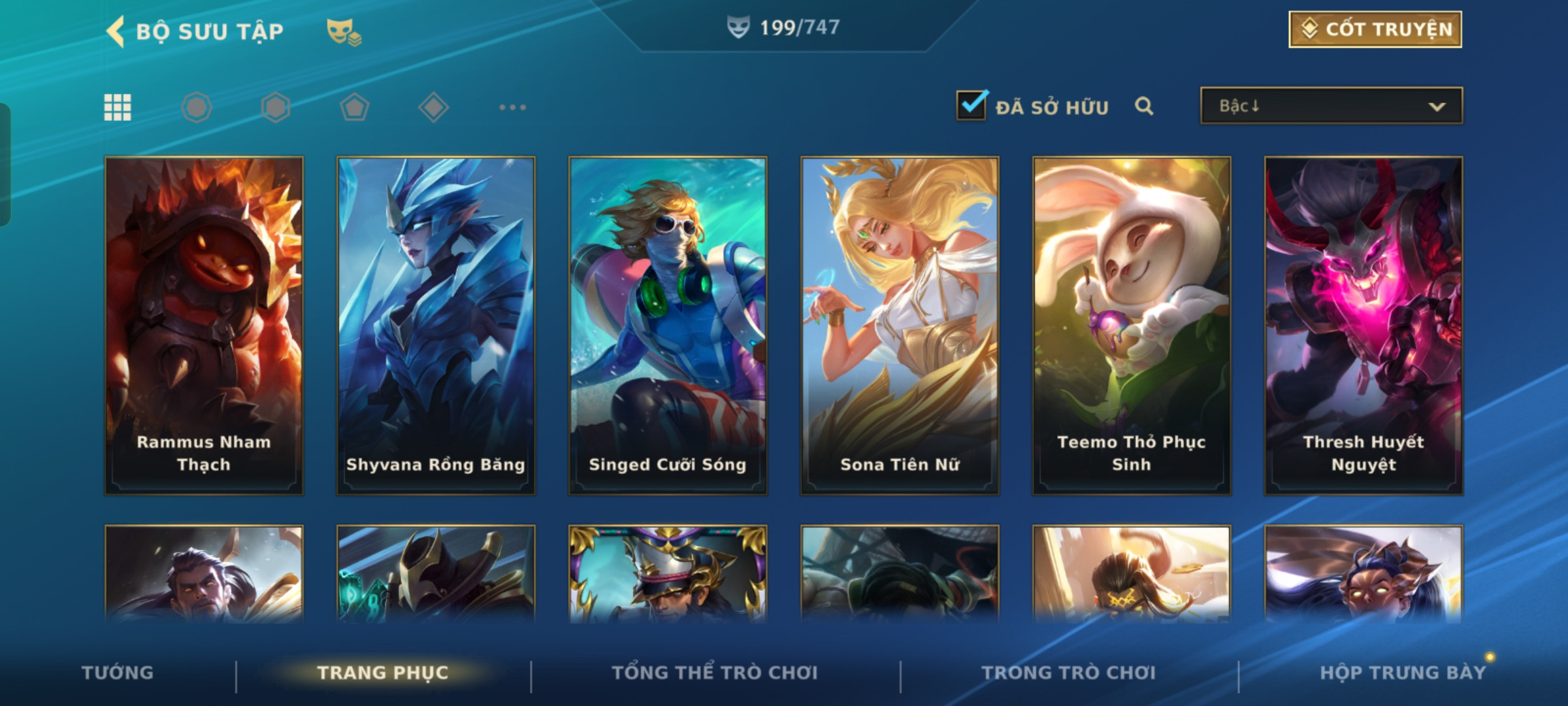Go back from Bộ Sưu Tập screen
Viewport: 1568px width, 706px height.
click(116, 31)
